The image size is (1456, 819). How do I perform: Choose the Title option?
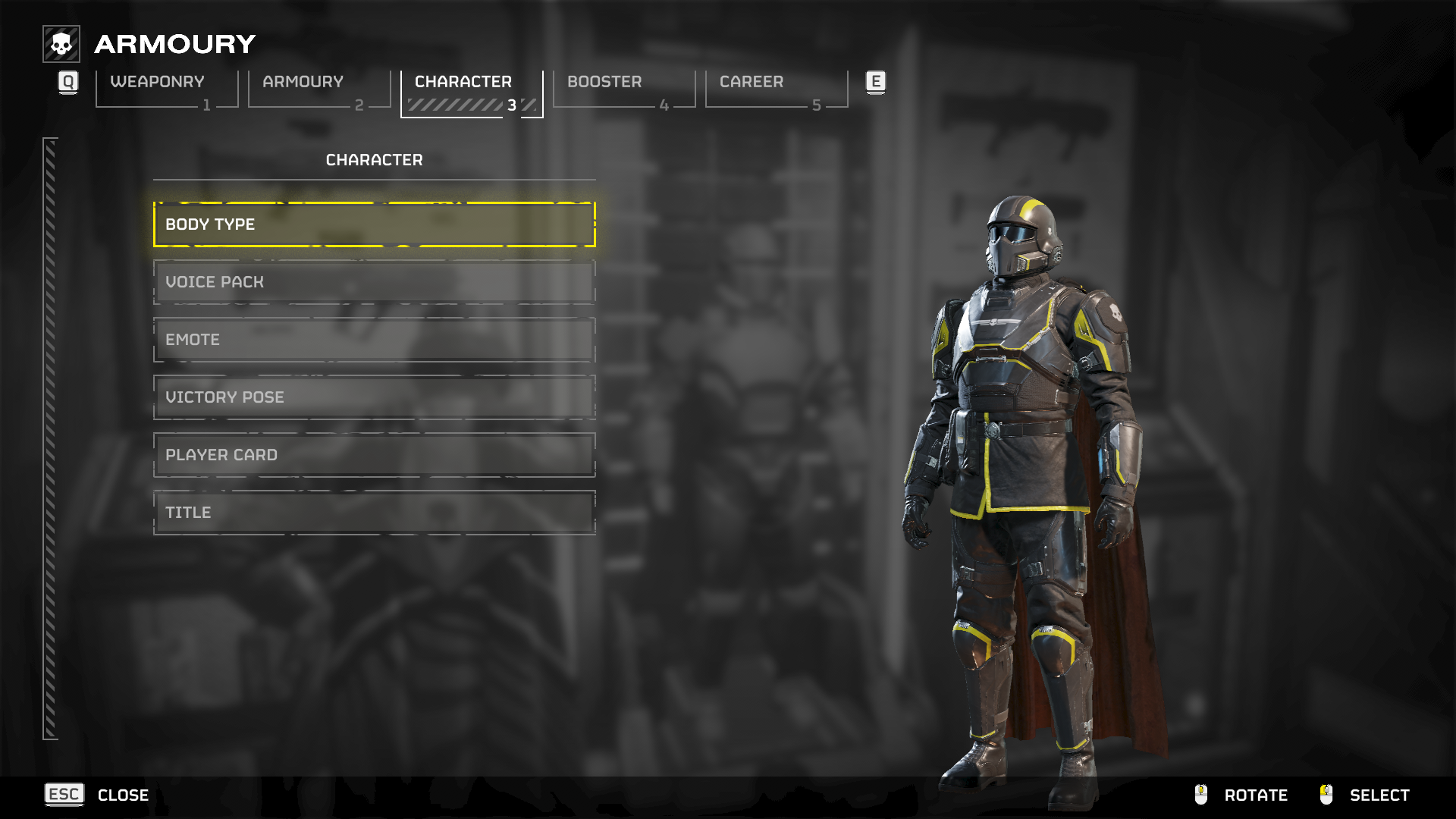[374, 513]
